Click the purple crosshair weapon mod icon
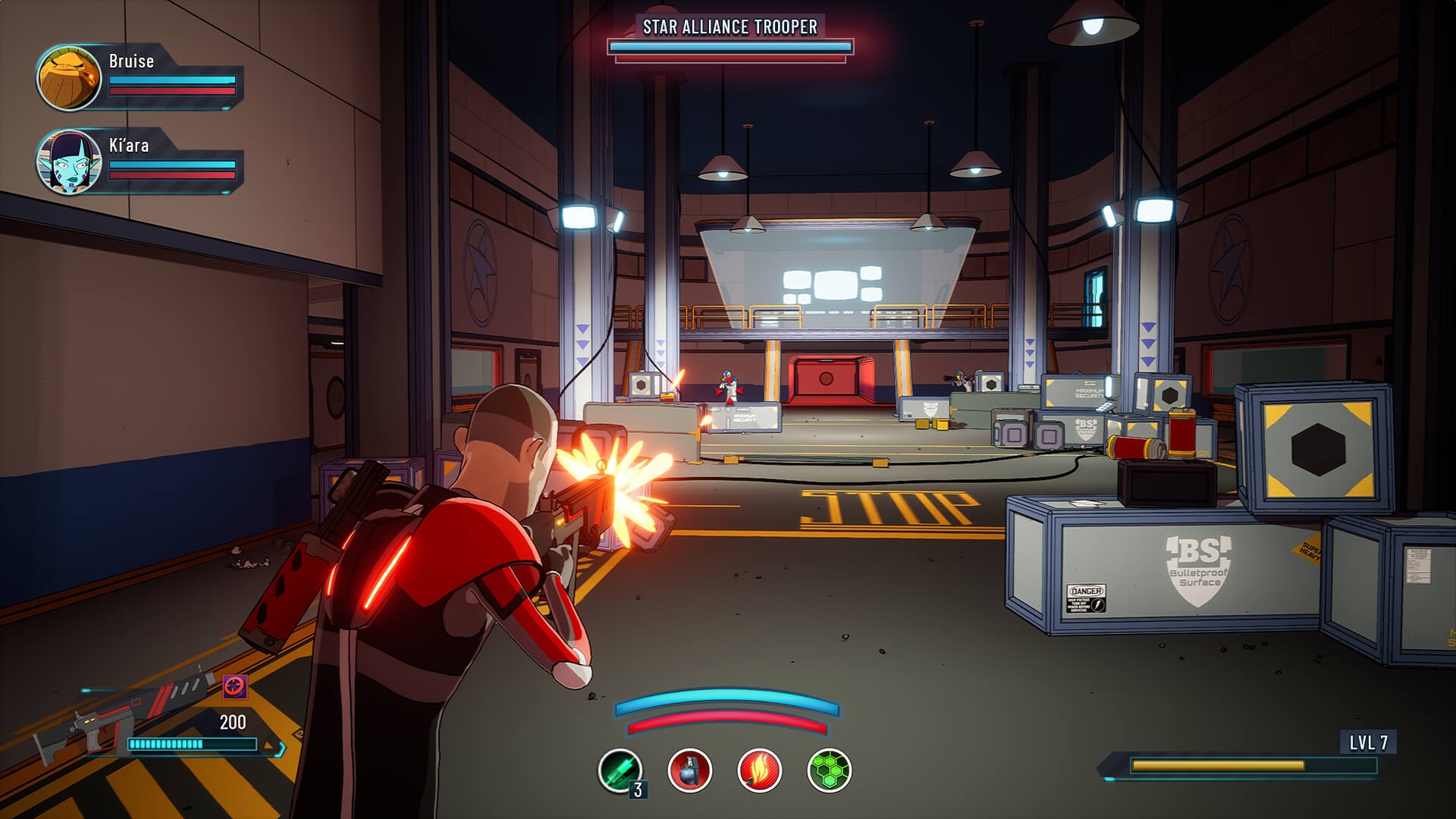1456x819 pixels. 234,687
